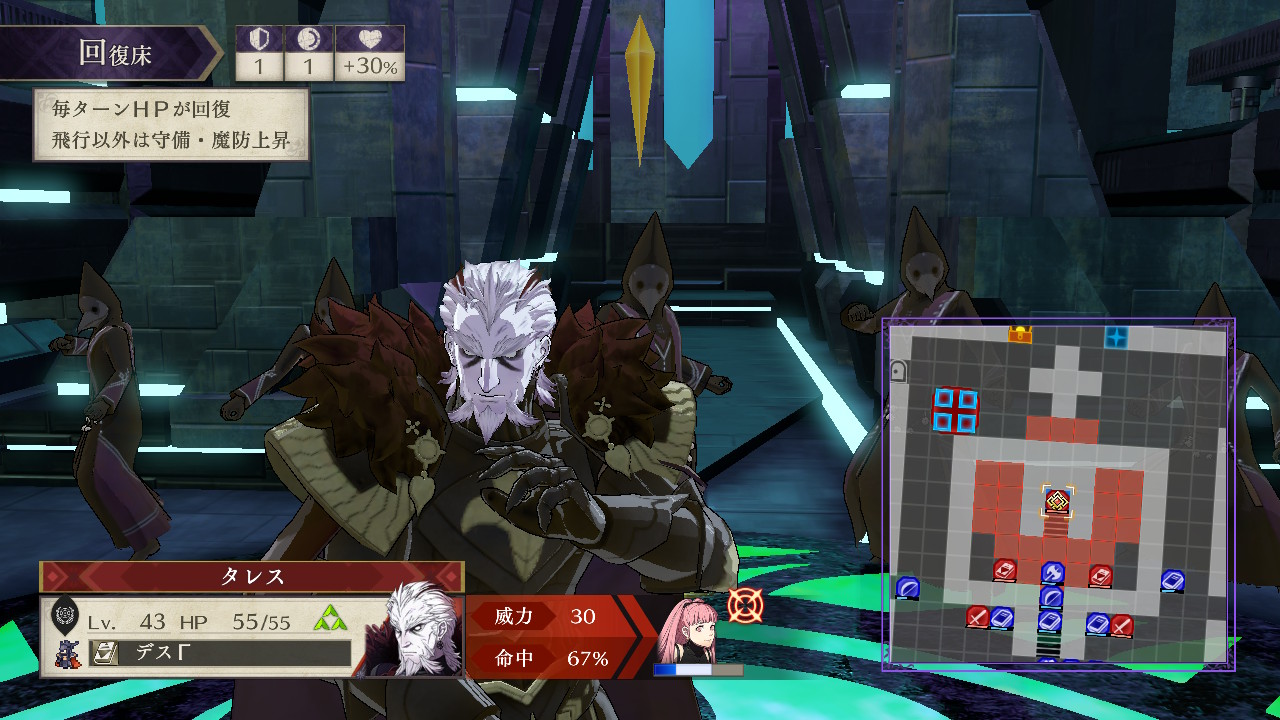Viewport: 1280px width, 720px height.
Task: Click the red four-square formation on minimap
Action: point(954,411)
